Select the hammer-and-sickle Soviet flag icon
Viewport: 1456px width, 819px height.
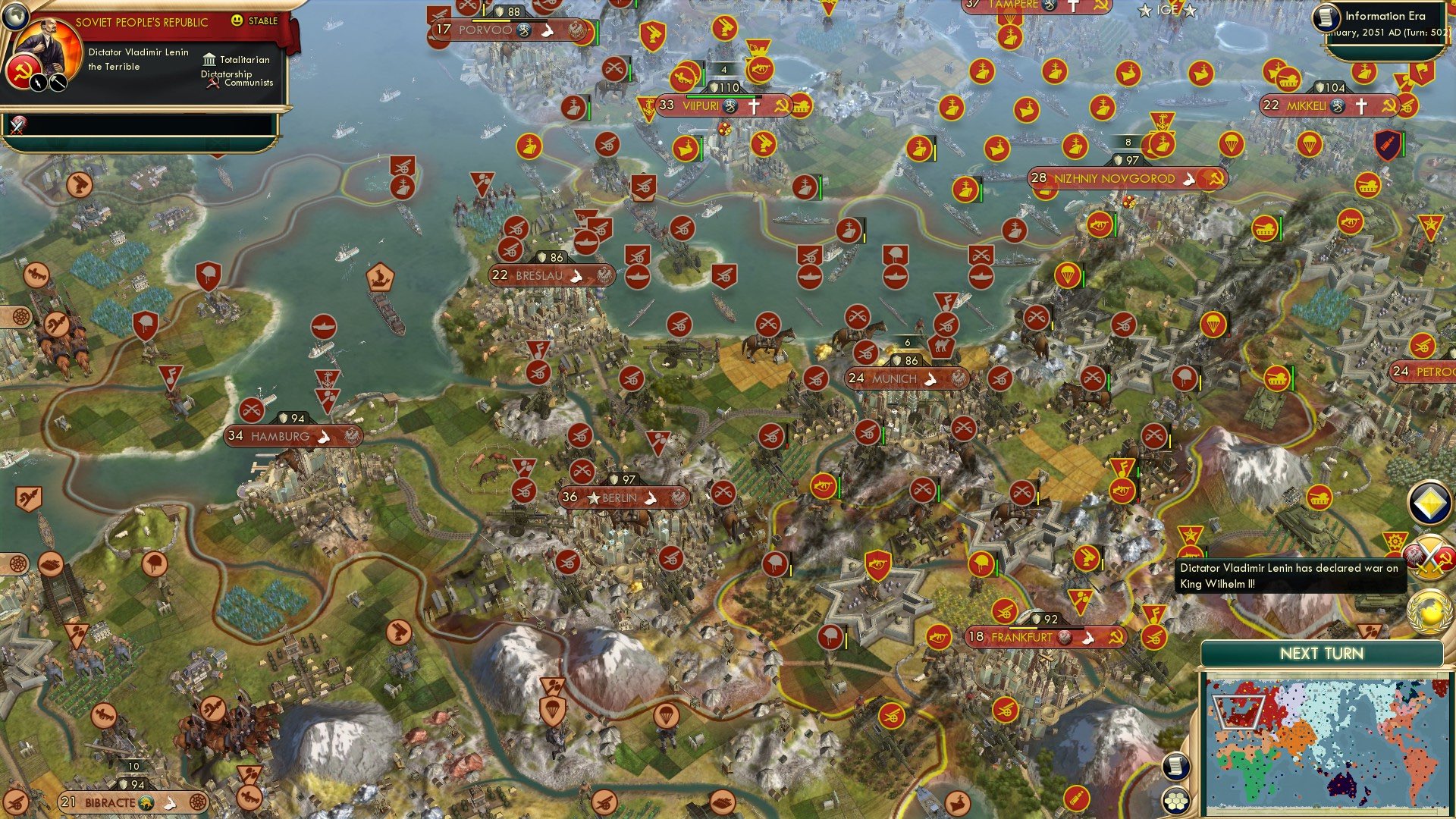pyautogui.click(x=23, y=72)
